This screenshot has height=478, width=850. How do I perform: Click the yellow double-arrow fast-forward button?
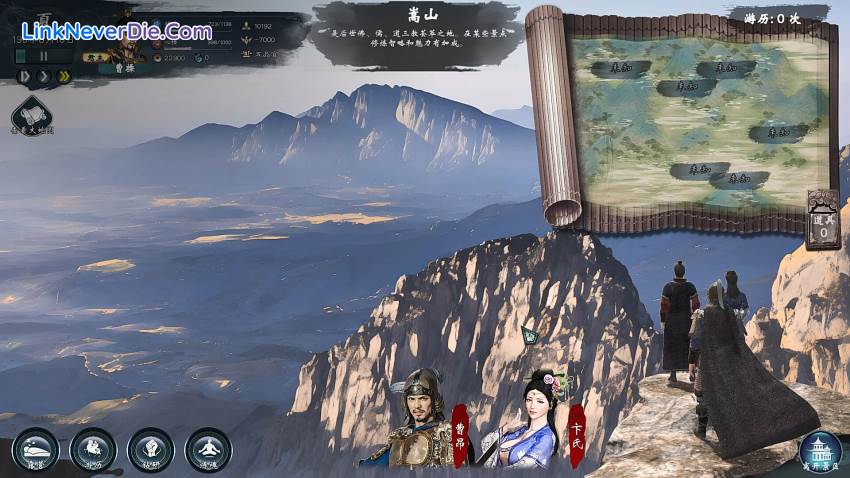pyautogui.click(x=64, y=76)
